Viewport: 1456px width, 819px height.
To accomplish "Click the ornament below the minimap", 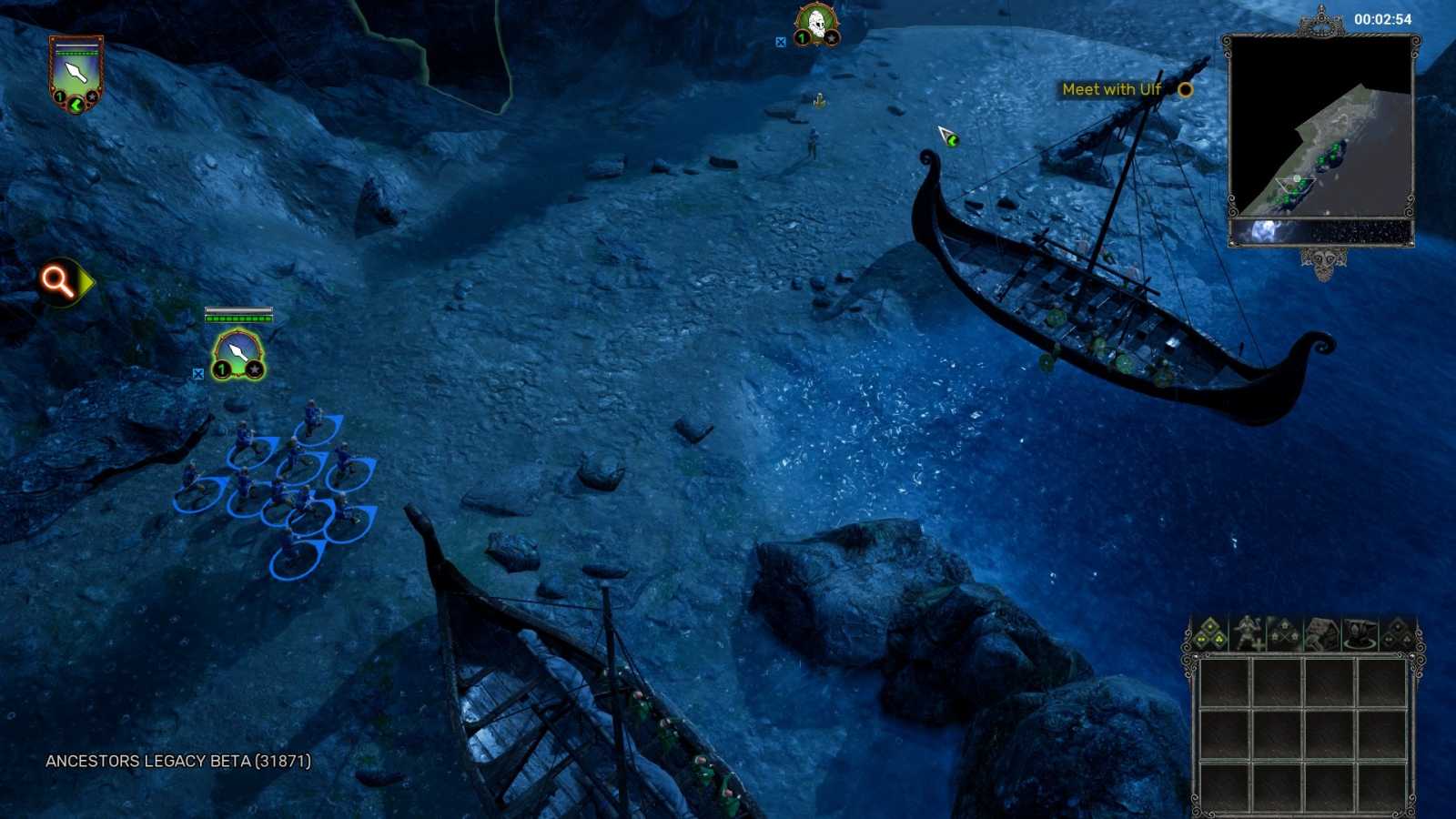I will tap(1325, 261).
